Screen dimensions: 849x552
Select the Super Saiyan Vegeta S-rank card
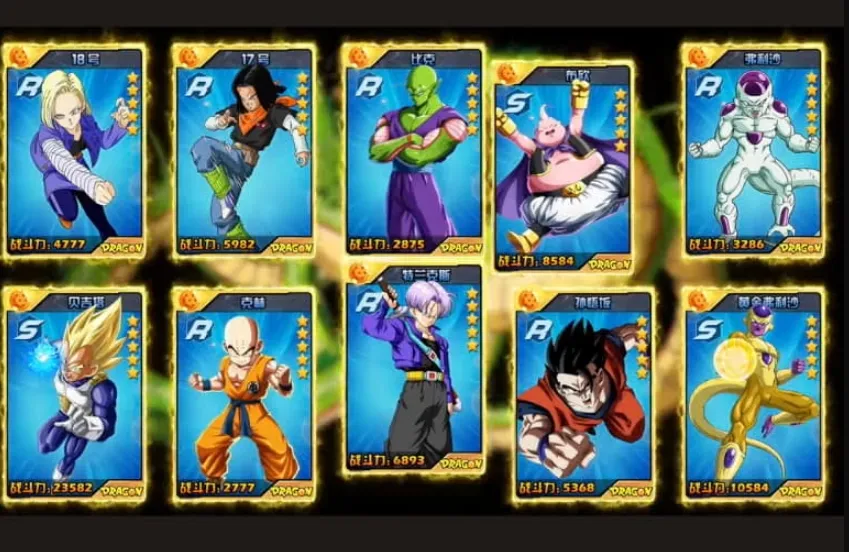pos(74,394)
